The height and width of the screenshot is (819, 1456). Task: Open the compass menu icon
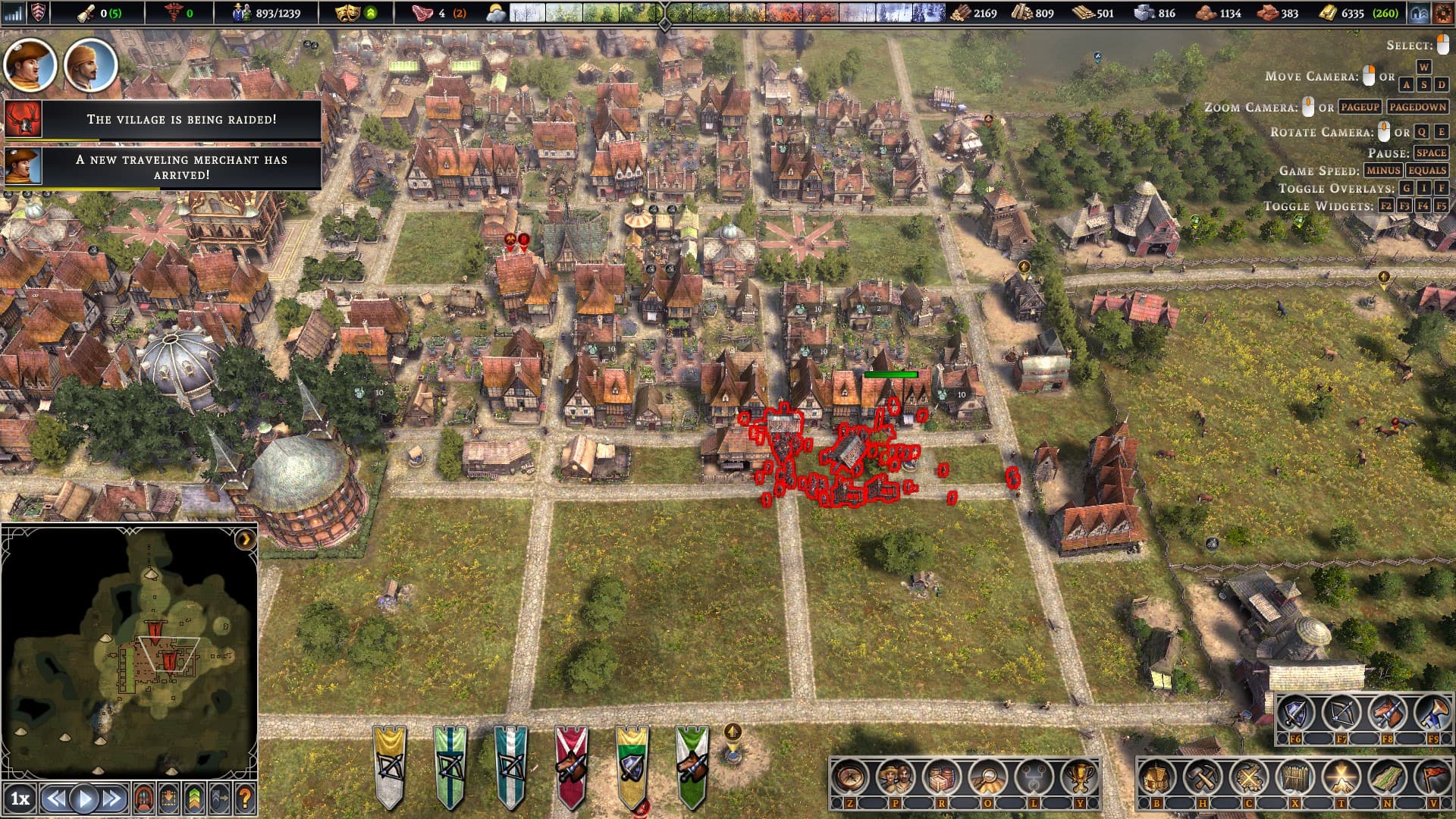849,777
